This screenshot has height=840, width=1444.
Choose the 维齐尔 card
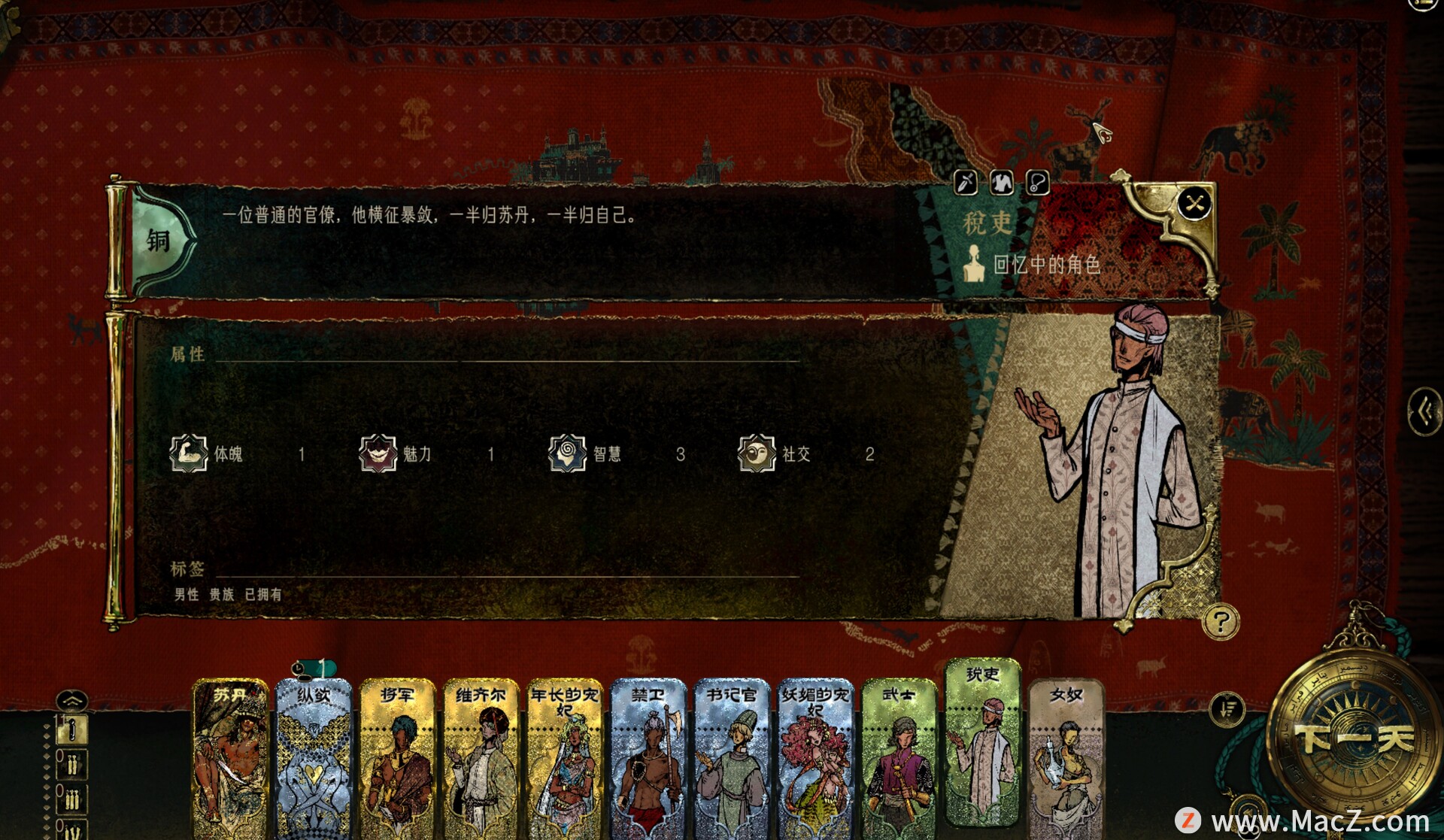coord(481,756)
